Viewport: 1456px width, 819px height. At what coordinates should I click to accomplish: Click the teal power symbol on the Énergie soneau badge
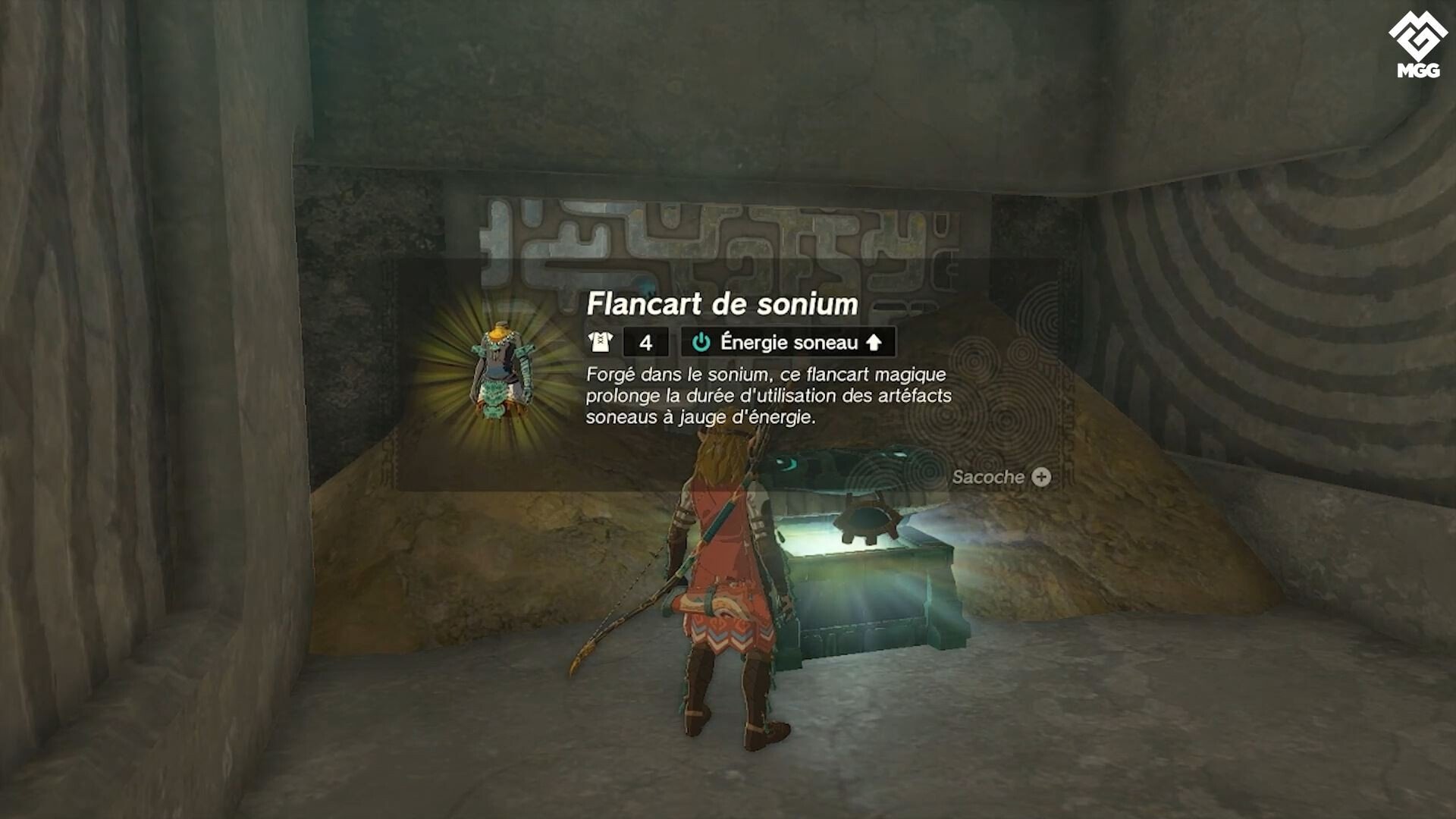tap(701, 343)
